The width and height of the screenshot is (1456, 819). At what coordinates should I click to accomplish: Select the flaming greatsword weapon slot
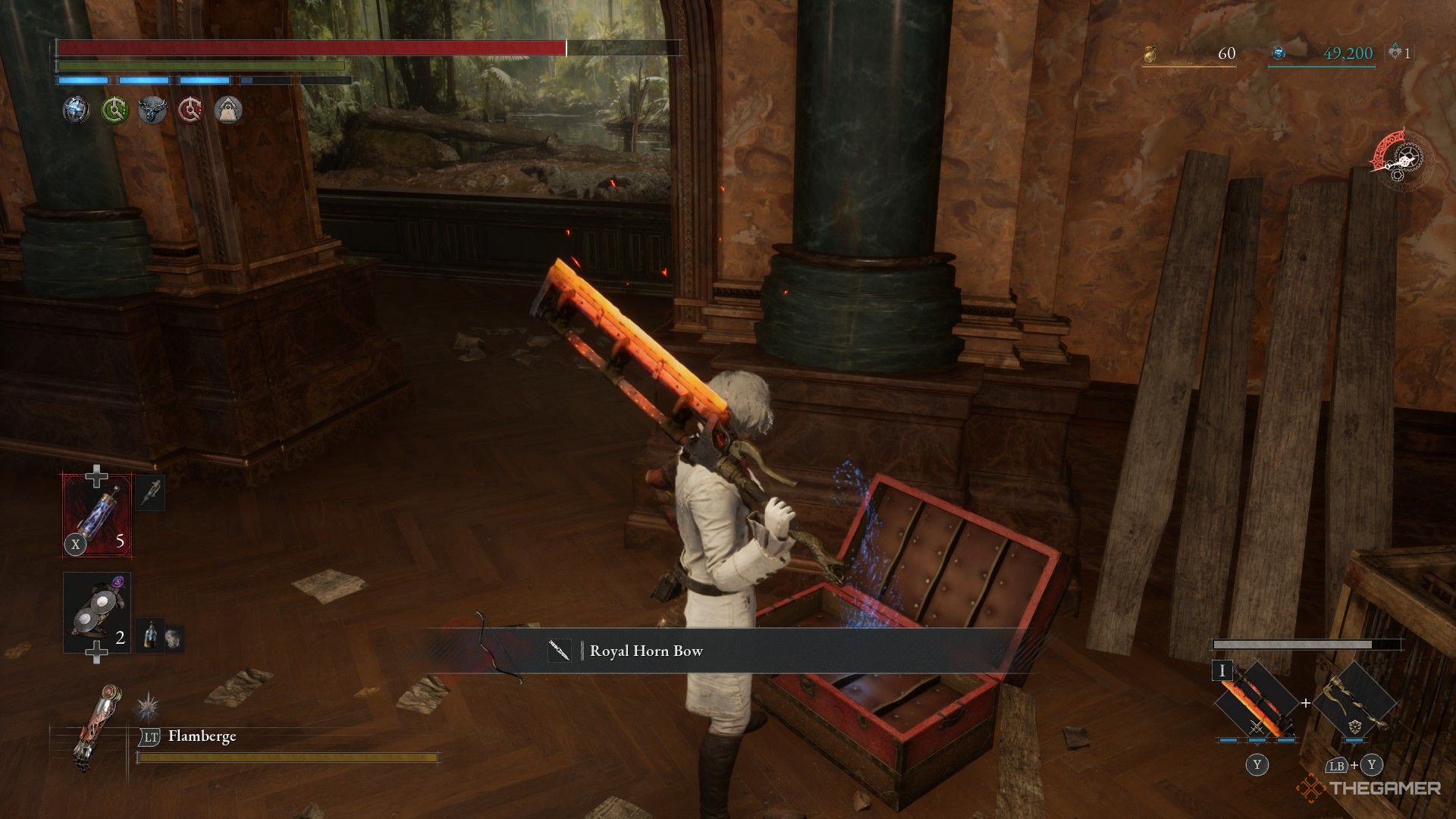click(x=1256, y=701)
